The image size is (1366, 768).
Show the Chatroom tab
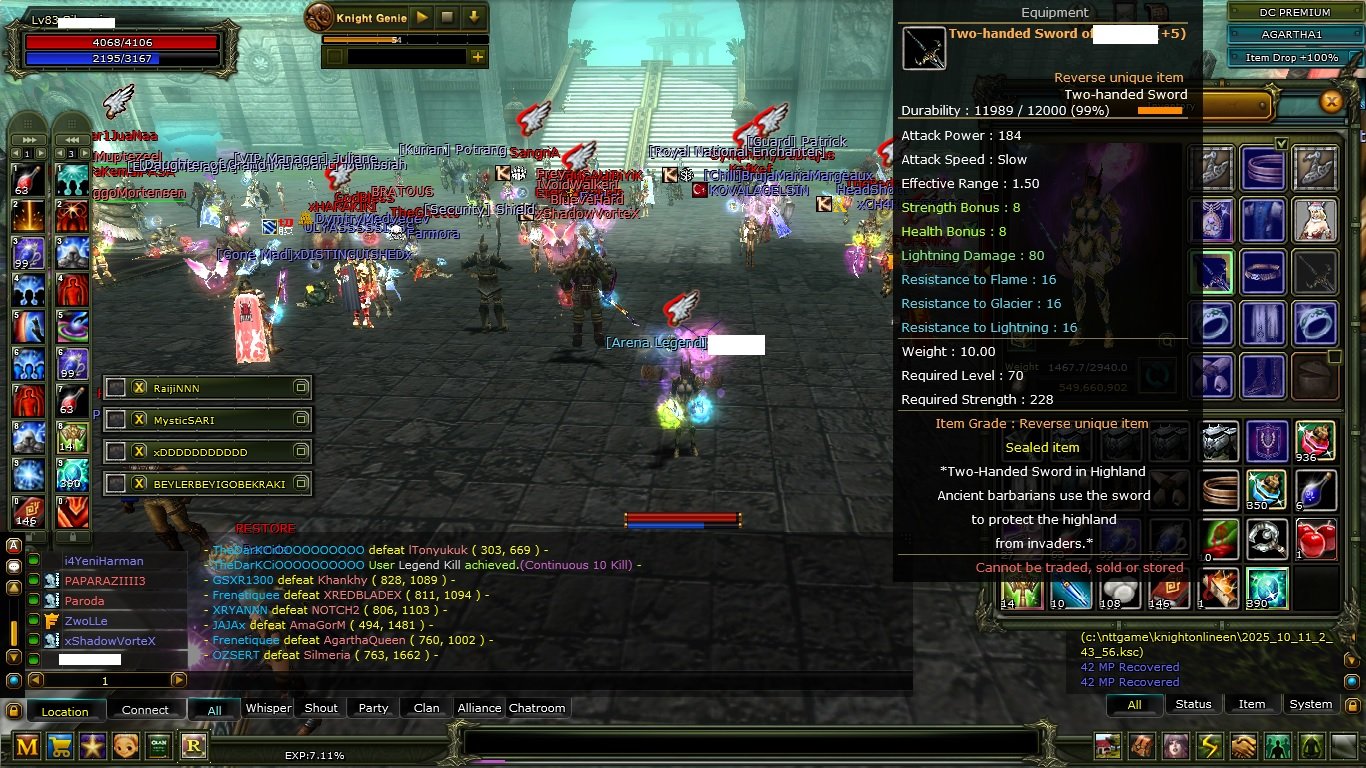(x=537, y=708)
